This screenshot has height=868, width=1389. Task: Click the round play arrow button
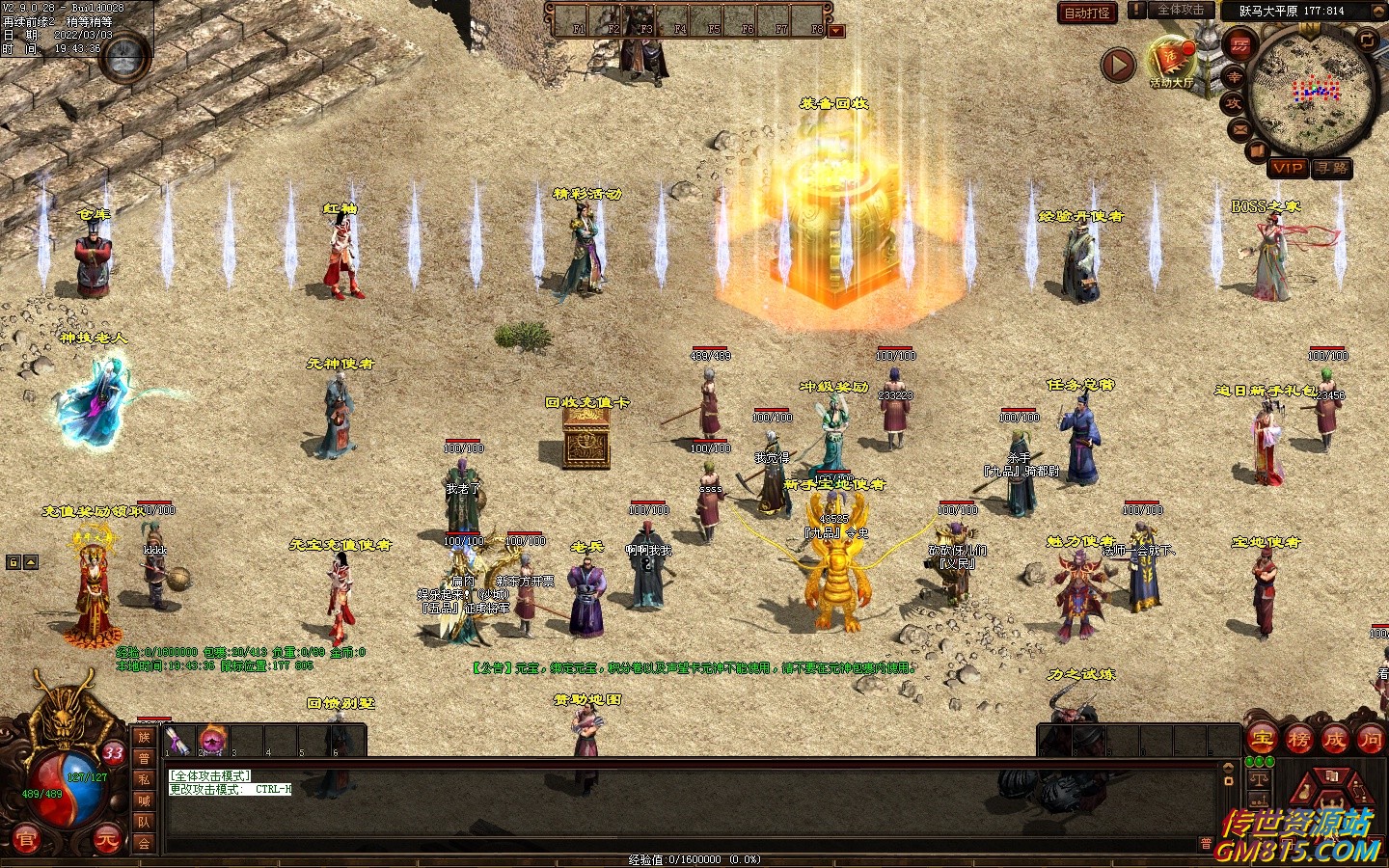pos(1118,65)
